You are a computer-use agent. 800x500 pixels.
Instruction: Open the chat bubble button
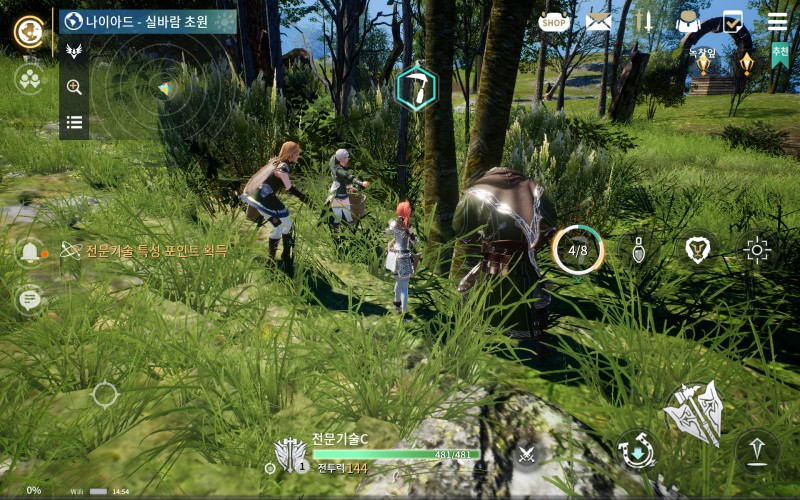pyautogui.click(x=29, y=298)
